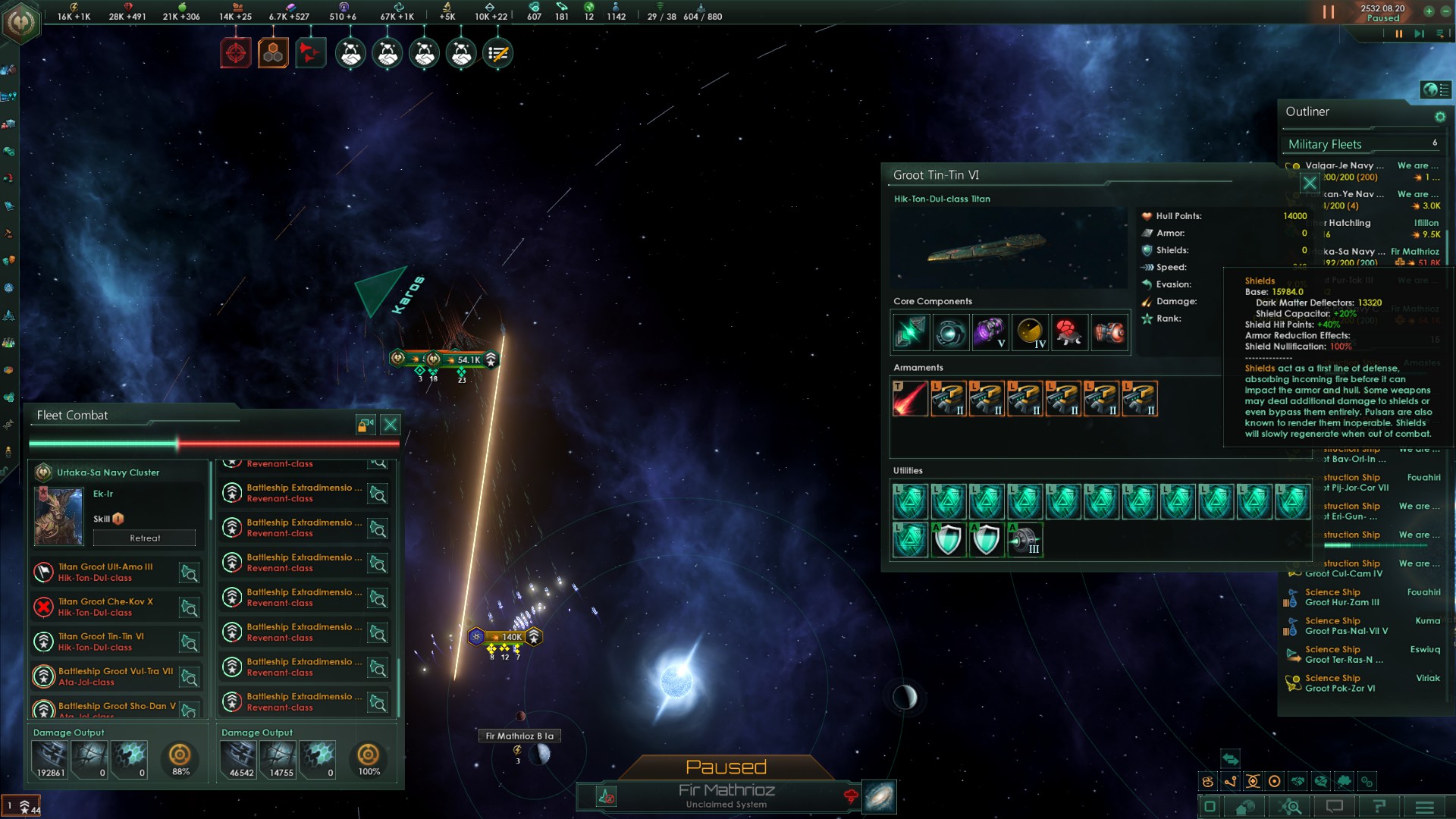Toggle the game pause button
Image resolution: width=1456 pixels, height=819 pixels.
(x=1329, y=12)
